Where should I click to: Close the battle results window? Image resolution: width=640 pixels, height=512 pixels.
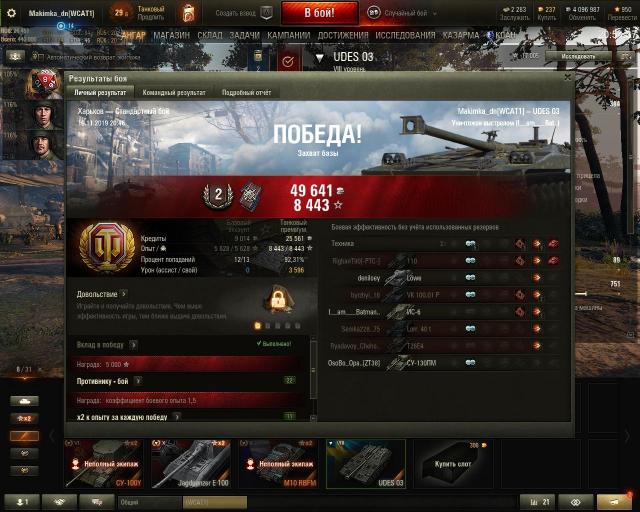569,76
